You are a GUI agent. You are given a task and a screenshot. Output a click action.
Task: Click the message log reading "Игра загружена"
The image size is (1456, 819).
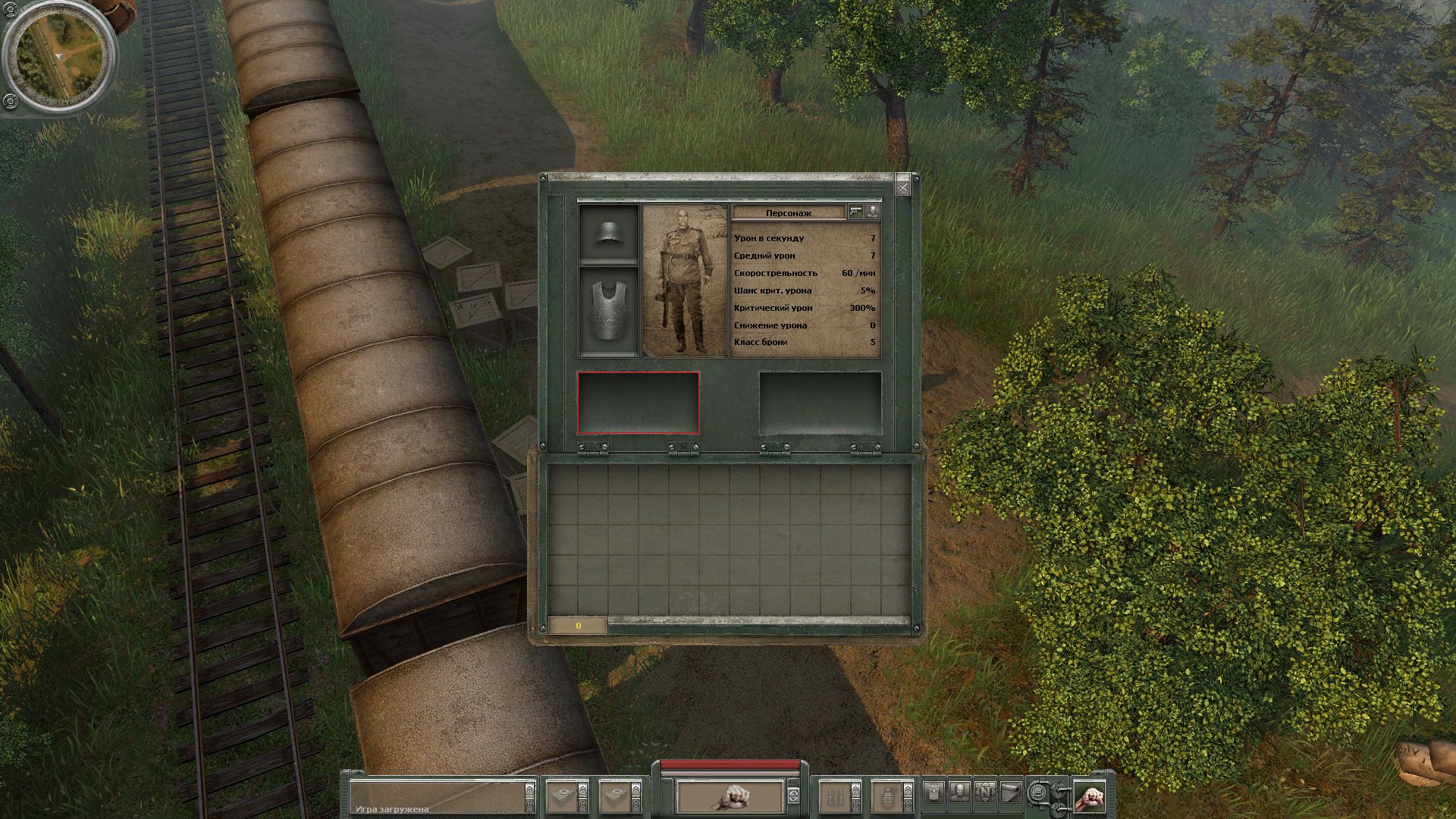point(440,798)
